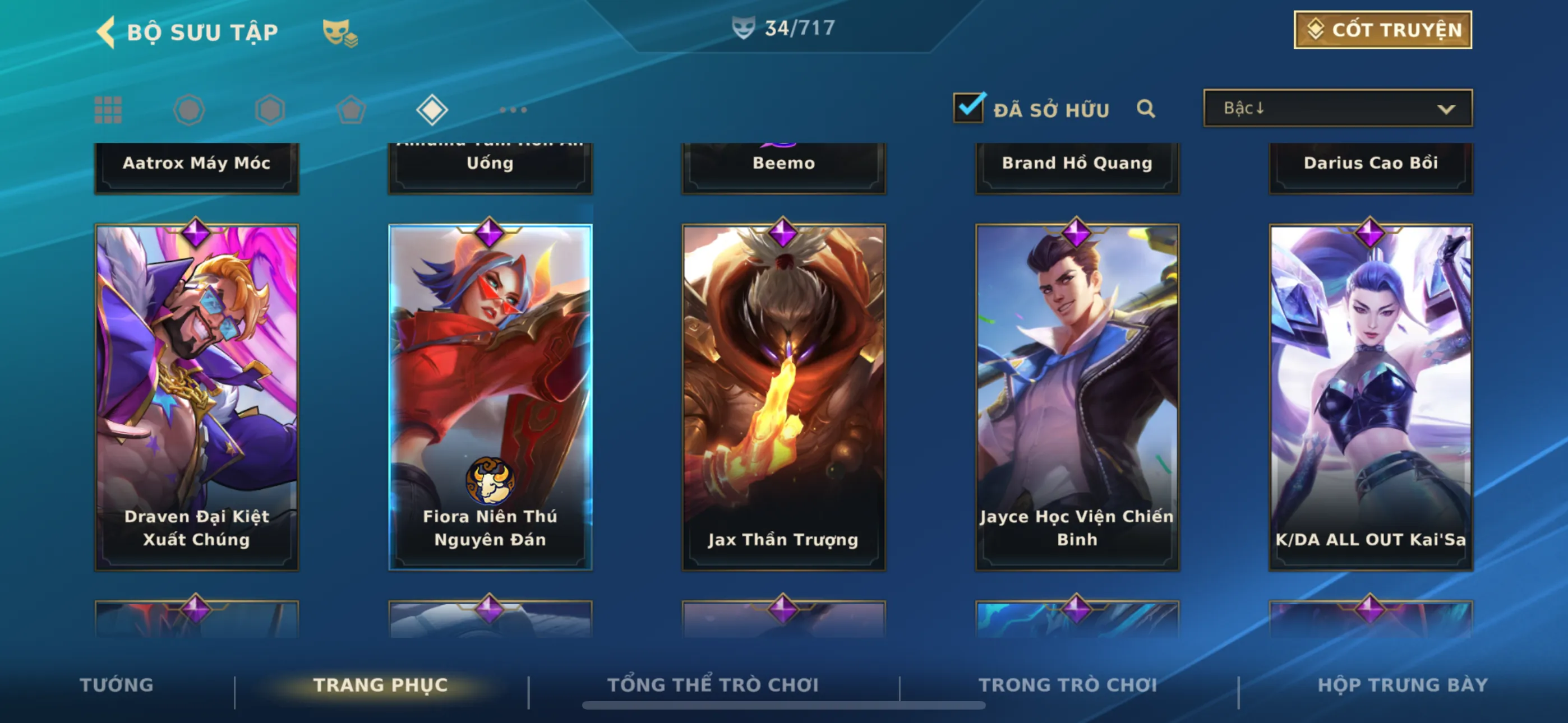View the Jax Thần Trượng skin
Screen dimensions: 1568x723
click(x=783, y=397)
